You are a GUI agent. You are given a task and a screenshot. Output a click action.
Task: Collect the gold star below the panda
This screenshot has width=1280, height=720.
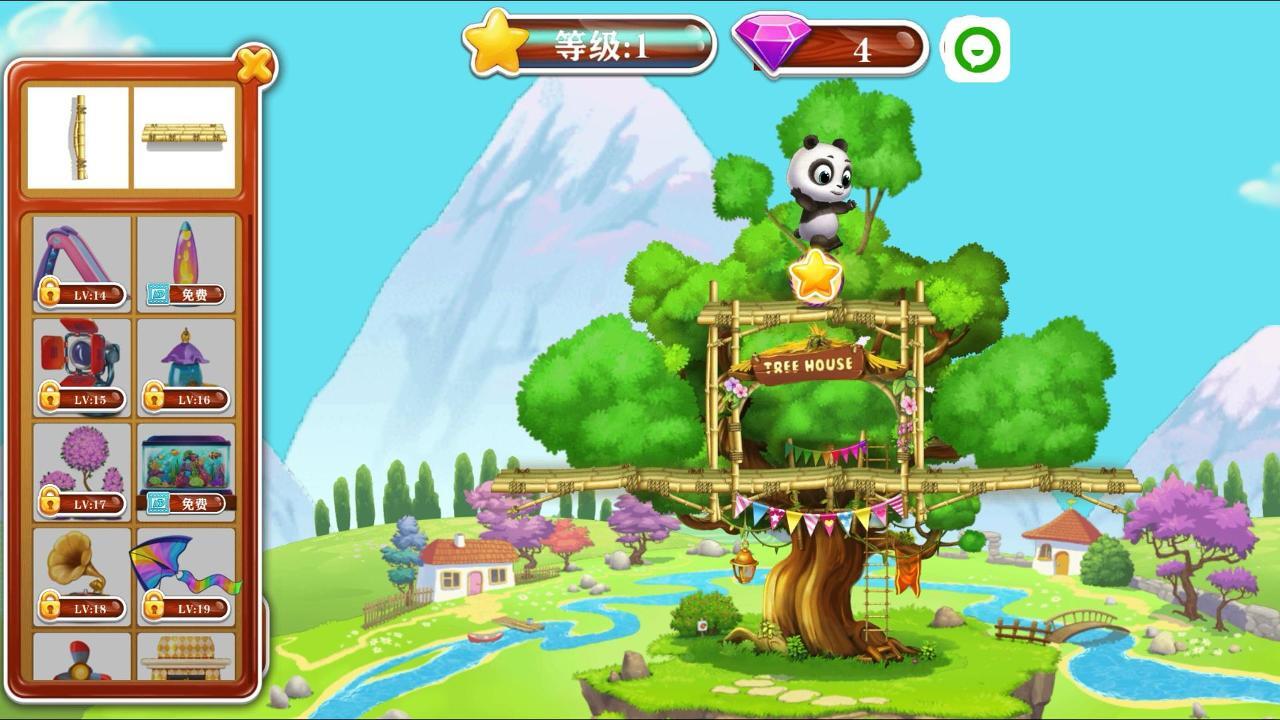pyautogui.click(x=815, y=274)
